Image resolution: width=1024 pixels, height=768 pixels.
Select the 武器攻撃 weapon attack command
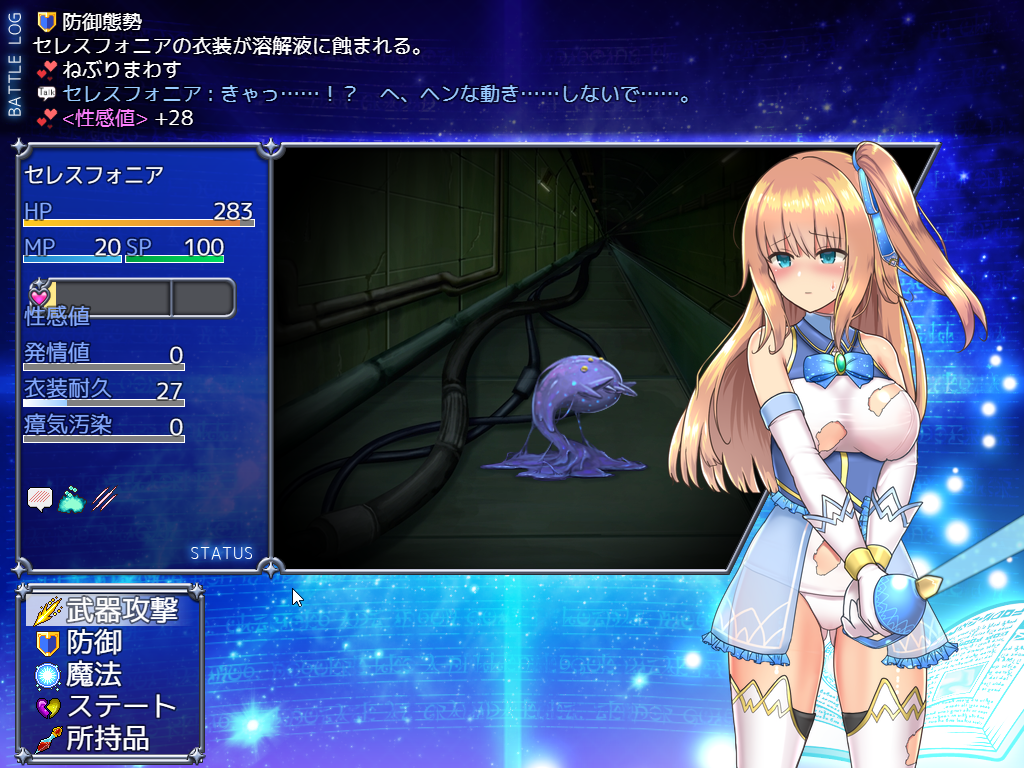coord(108,610)
